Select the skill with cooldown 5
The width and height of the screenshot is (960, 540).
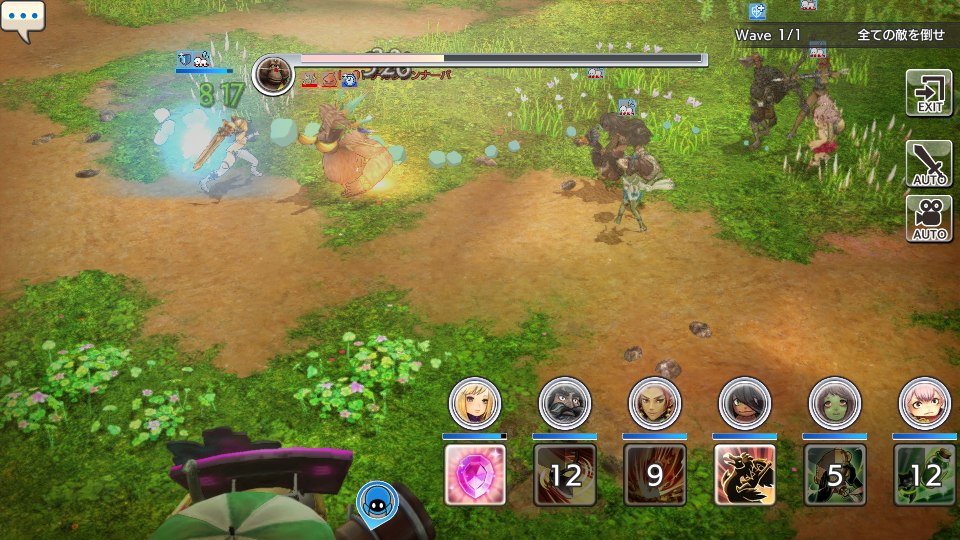pos(835,474)
